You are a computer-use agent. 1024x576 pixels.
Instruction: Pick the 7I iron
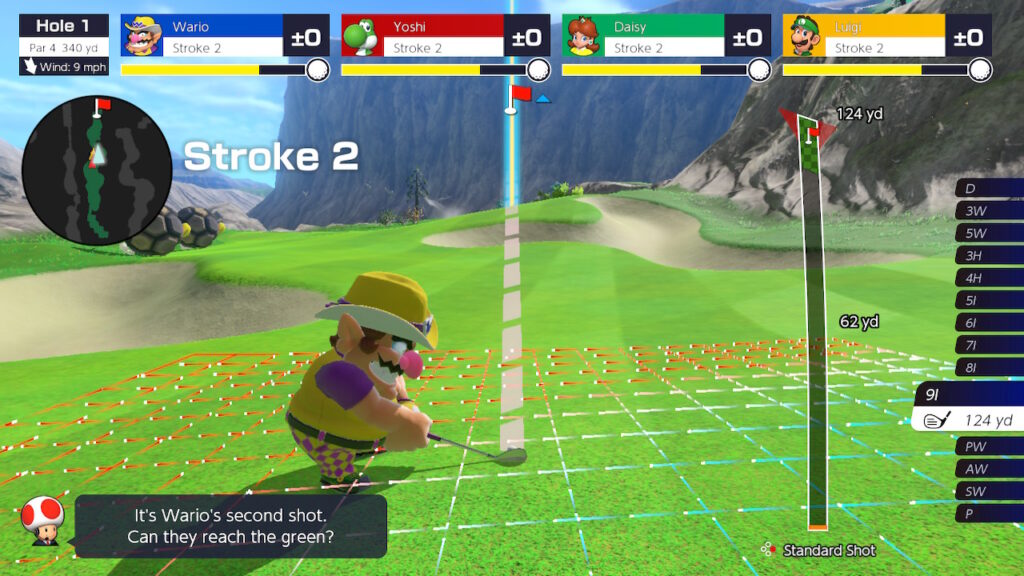(988, 345)
